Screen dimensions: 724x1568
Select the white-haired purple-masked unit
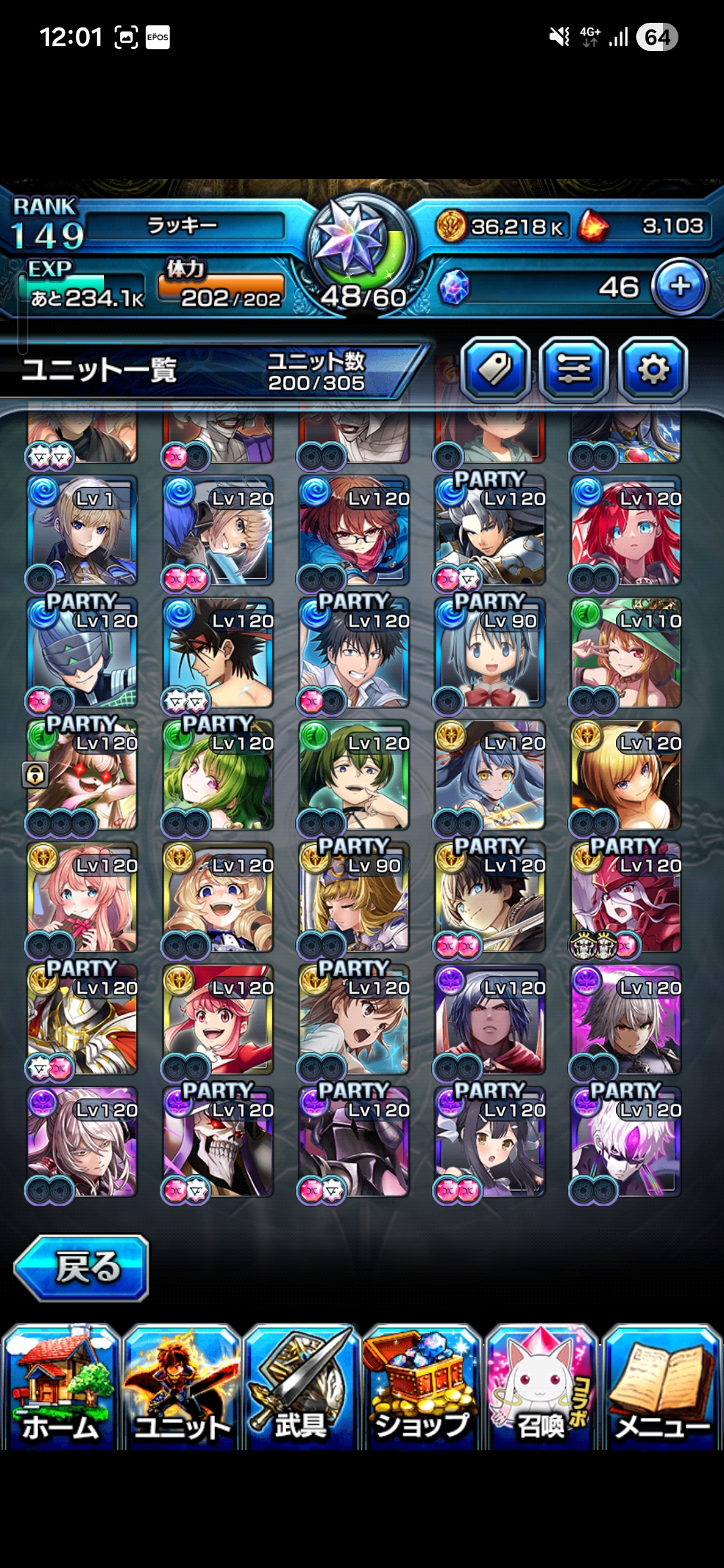tap(626, 1142)
